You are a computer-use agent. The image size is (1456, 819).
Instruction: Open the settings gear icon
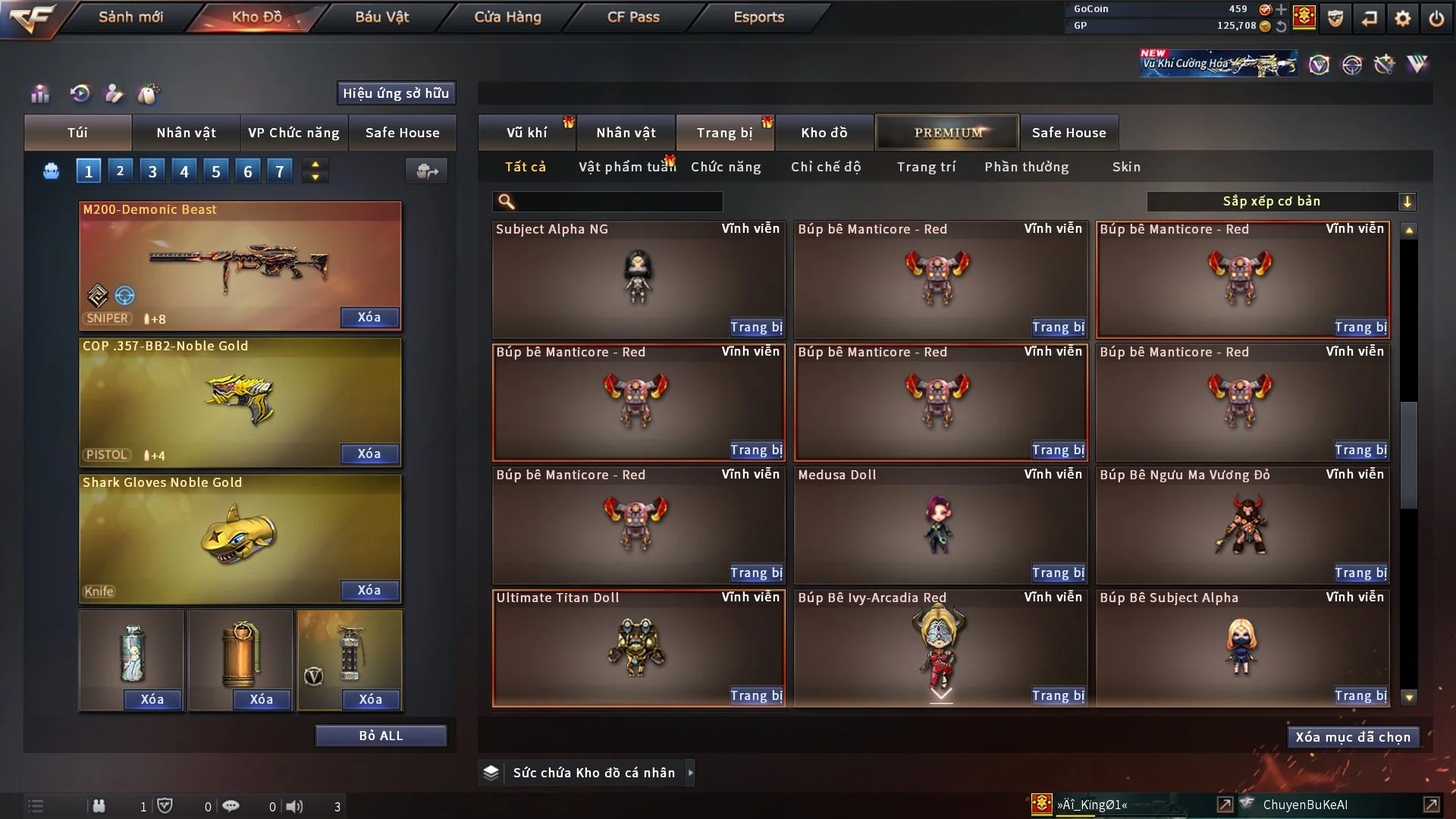coord(1403,18)
